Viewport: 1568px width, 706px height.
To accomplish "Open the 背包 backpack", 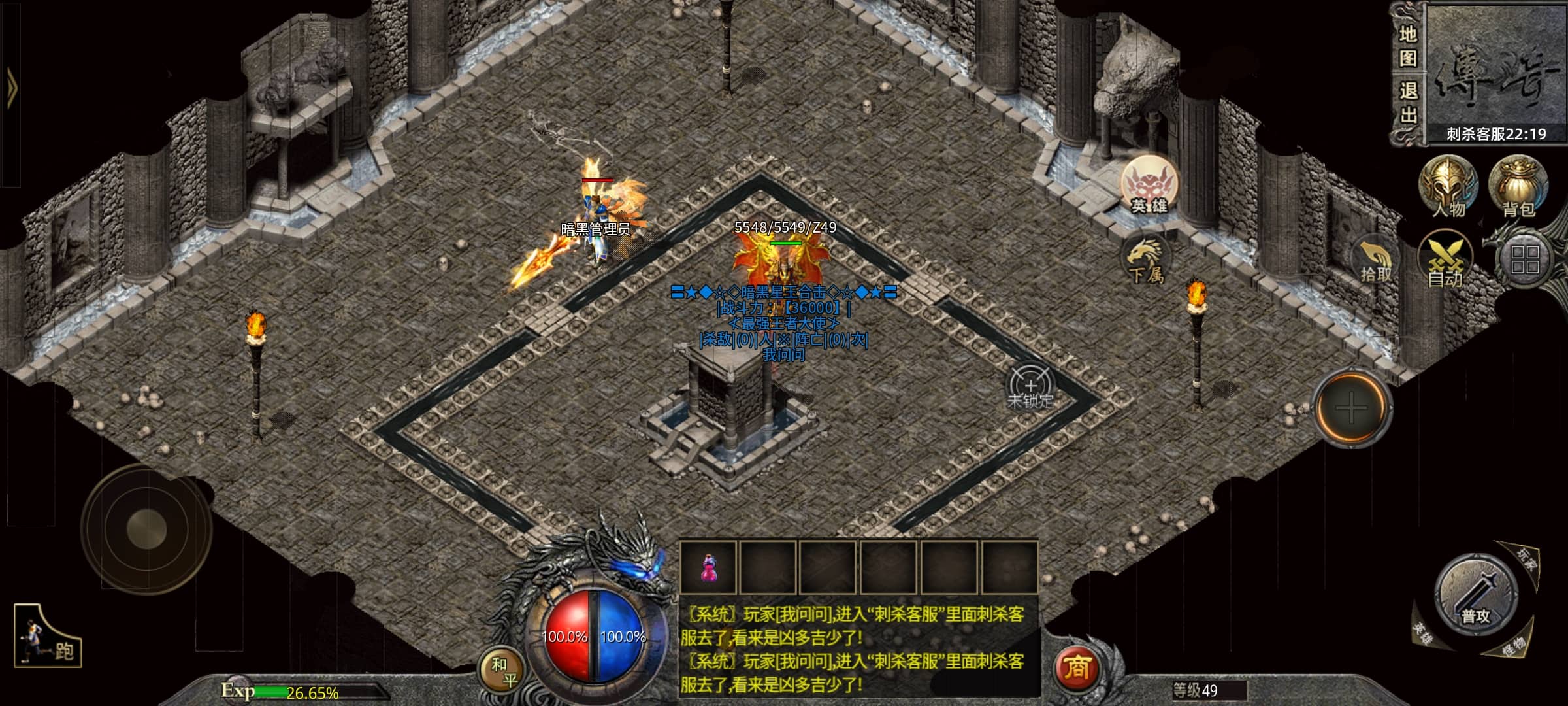I will coord(1518,187).
